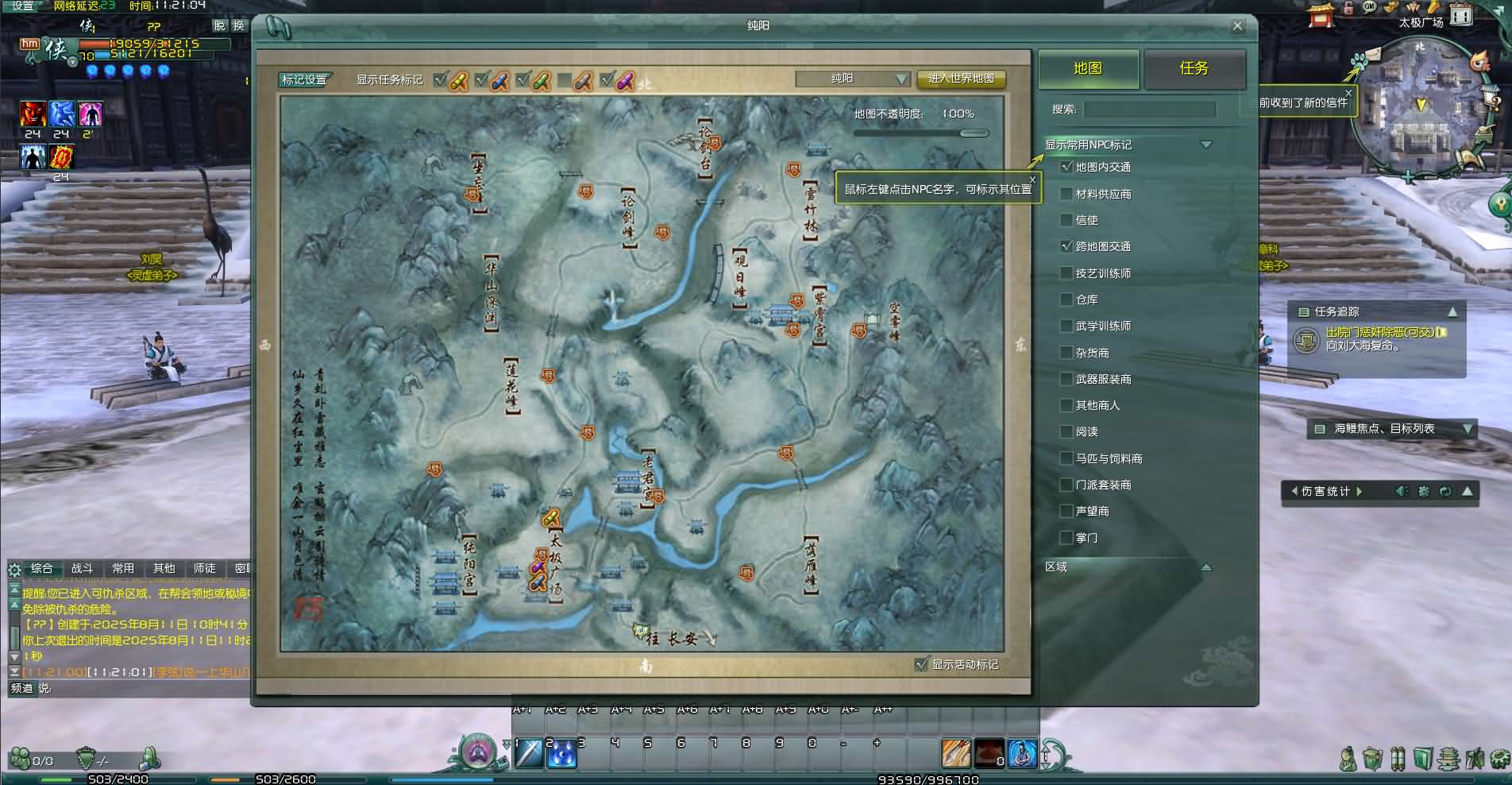Enable the 材料供应商 NPC marker checkbox
Viewport: 1512px width, 785px height.
click(x=1066, y=193)
